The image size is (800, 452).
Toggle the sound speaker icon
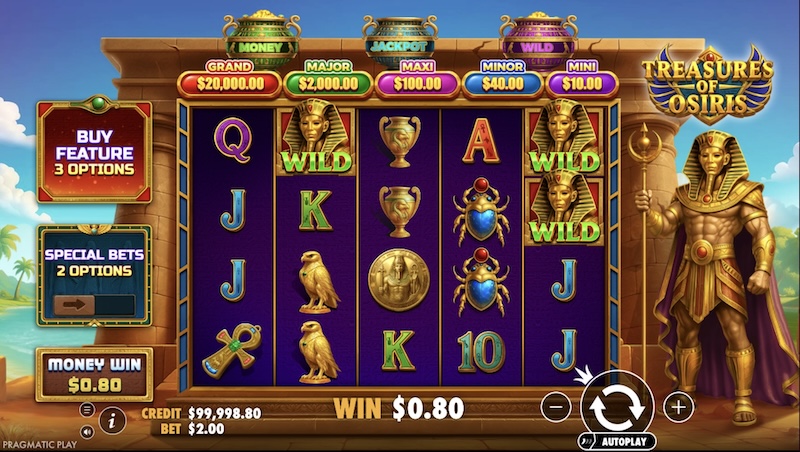87,432
